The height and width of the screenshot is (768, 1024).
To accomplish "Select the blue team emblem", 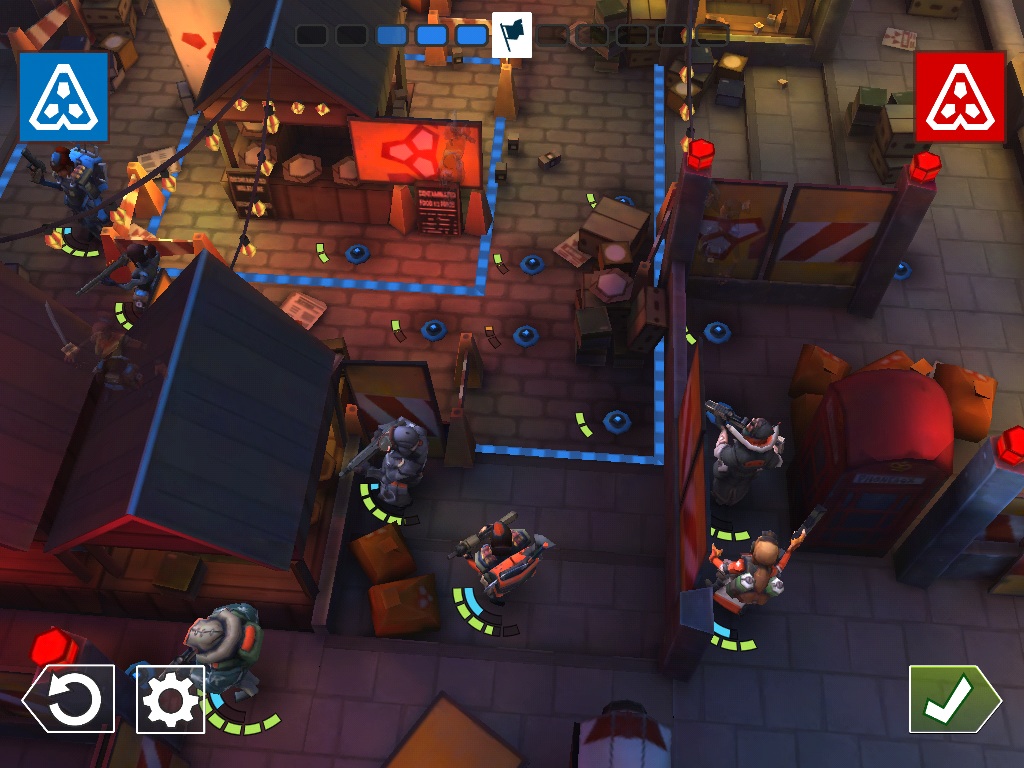I will coord(63,97).
